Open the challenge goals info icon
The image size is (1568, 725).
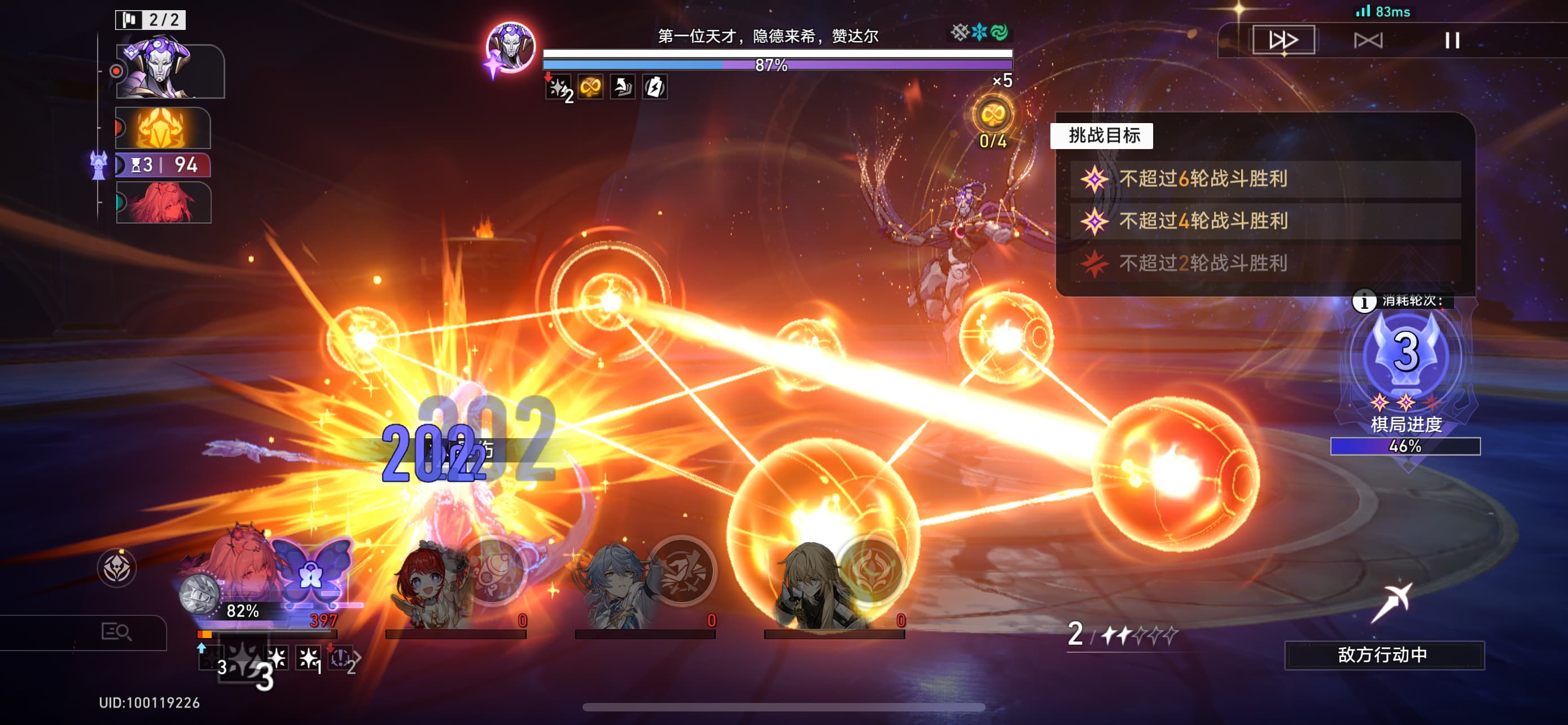coord(1364,301)
